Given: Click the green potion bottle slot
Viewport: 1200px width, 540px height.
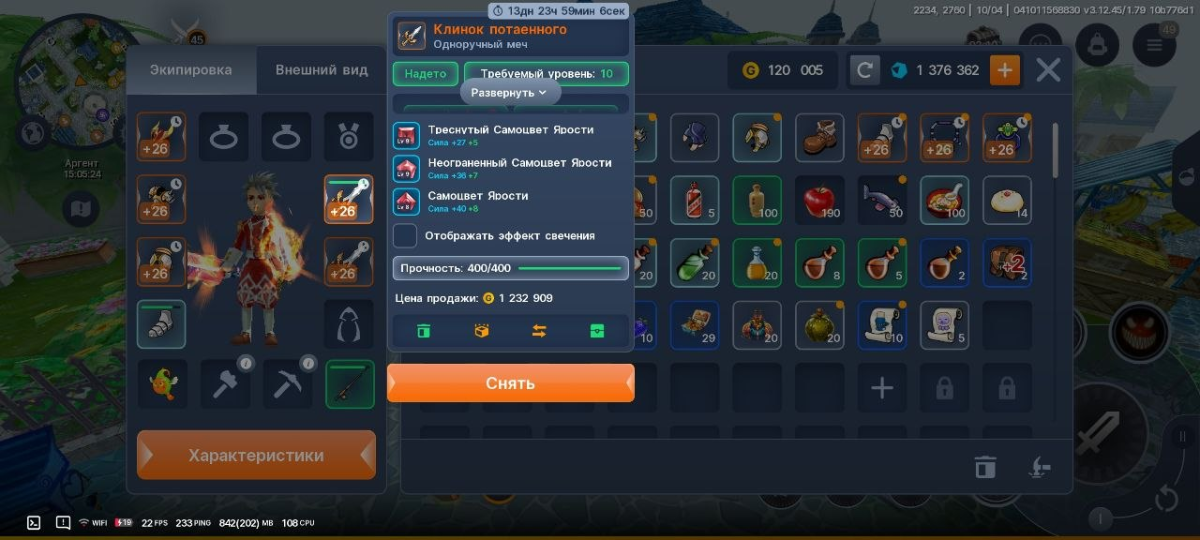Looking at the screenshot, I should (694, 263).
